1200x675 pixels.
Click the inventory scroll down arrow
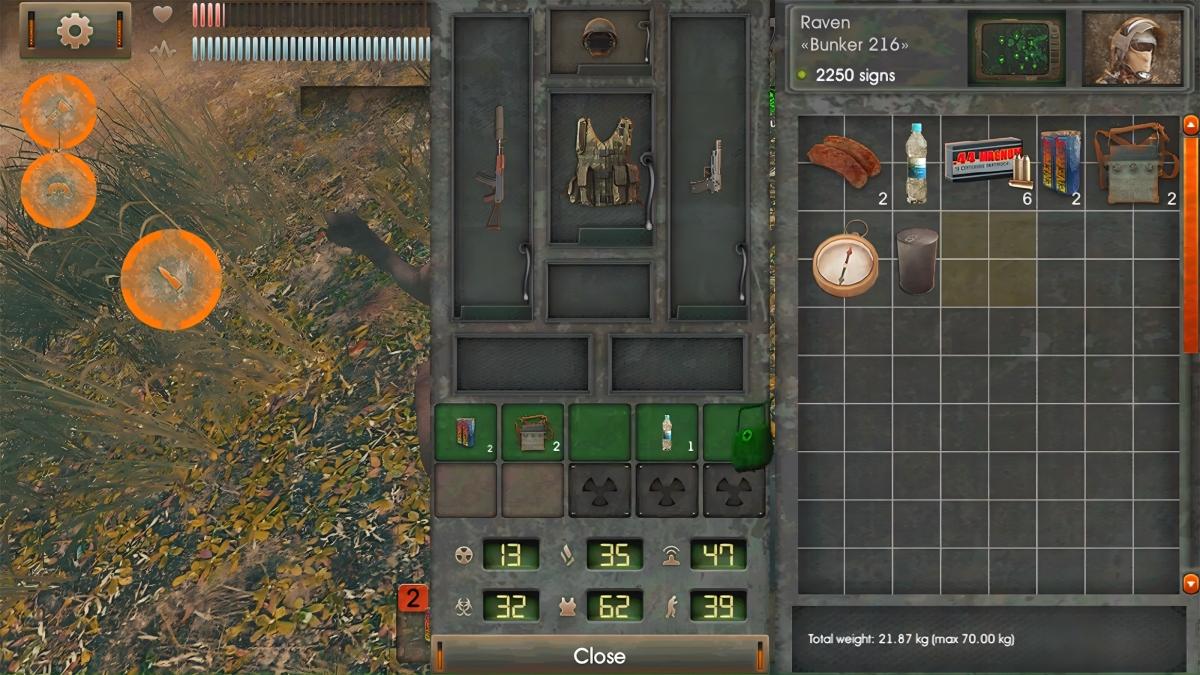1190,583
